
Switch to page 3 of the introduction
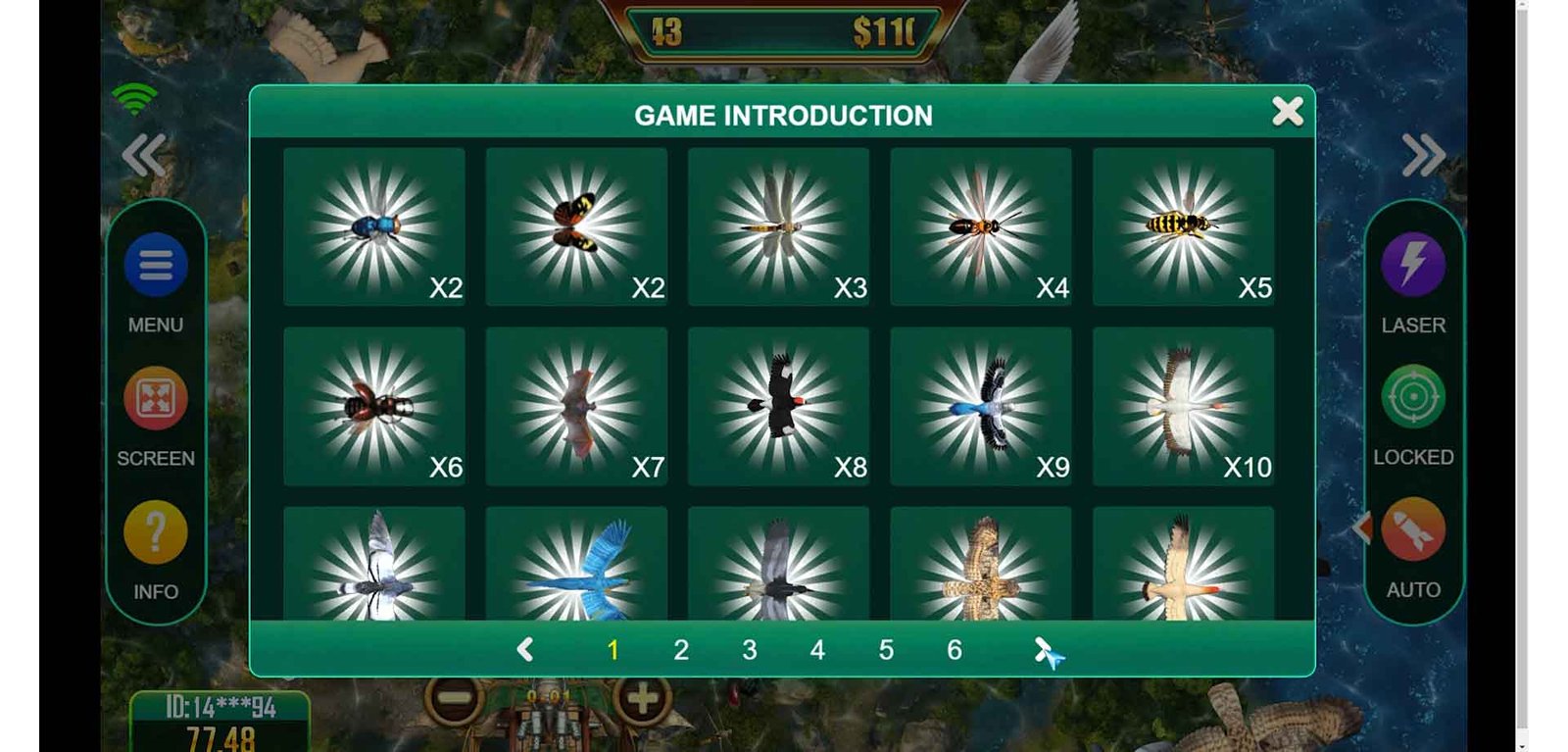pos(750,649)
